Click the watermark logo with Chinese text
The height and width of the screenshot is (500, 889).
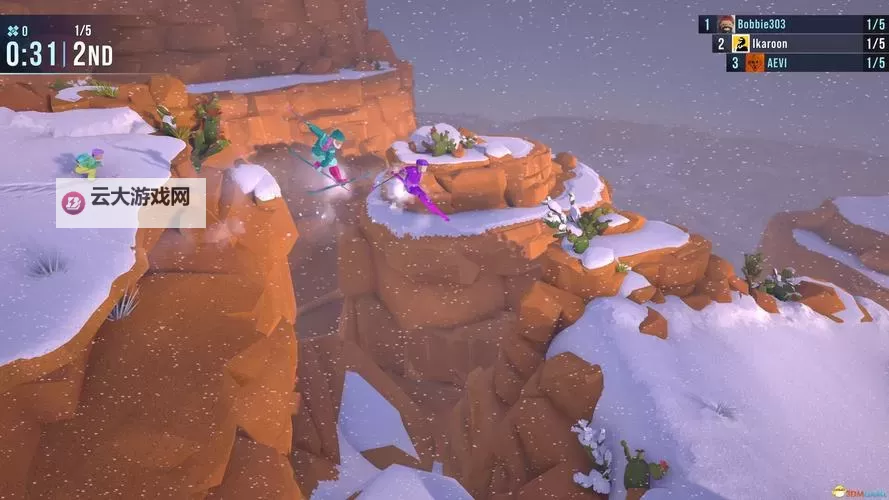coord(131,202)
